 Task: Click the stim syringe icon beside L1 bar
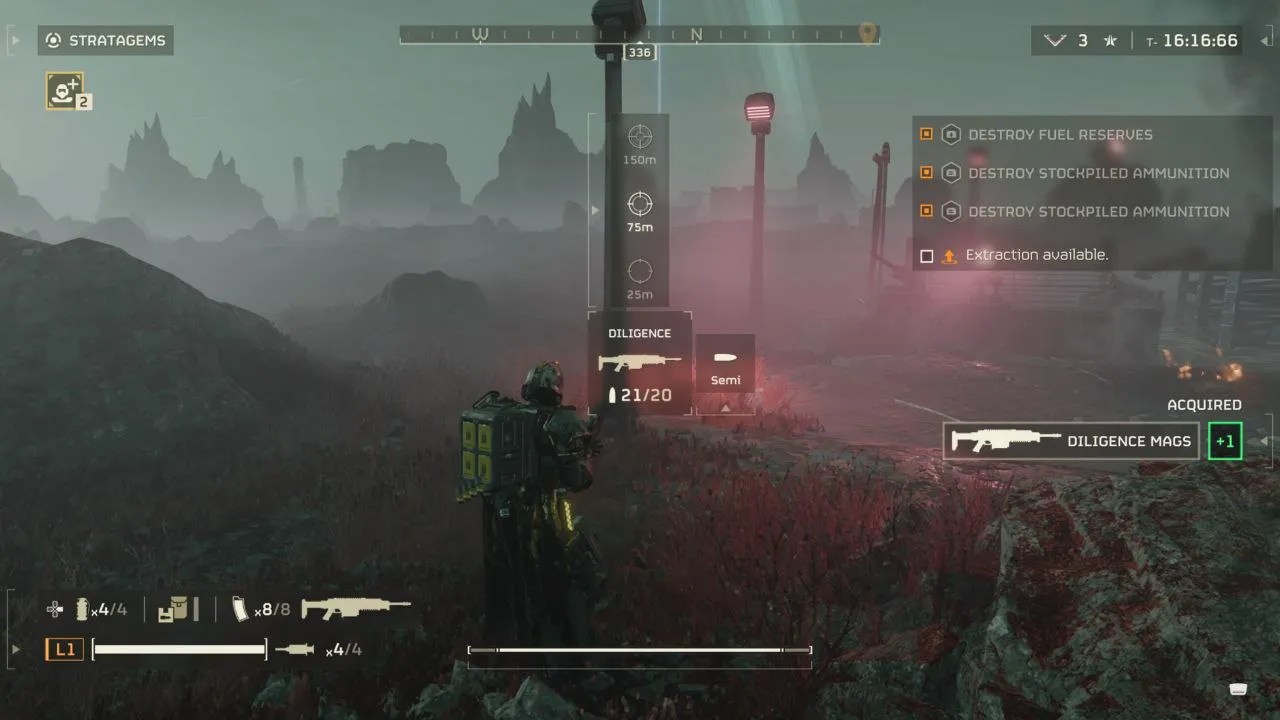pyautogui.click(x=297, y=648)
